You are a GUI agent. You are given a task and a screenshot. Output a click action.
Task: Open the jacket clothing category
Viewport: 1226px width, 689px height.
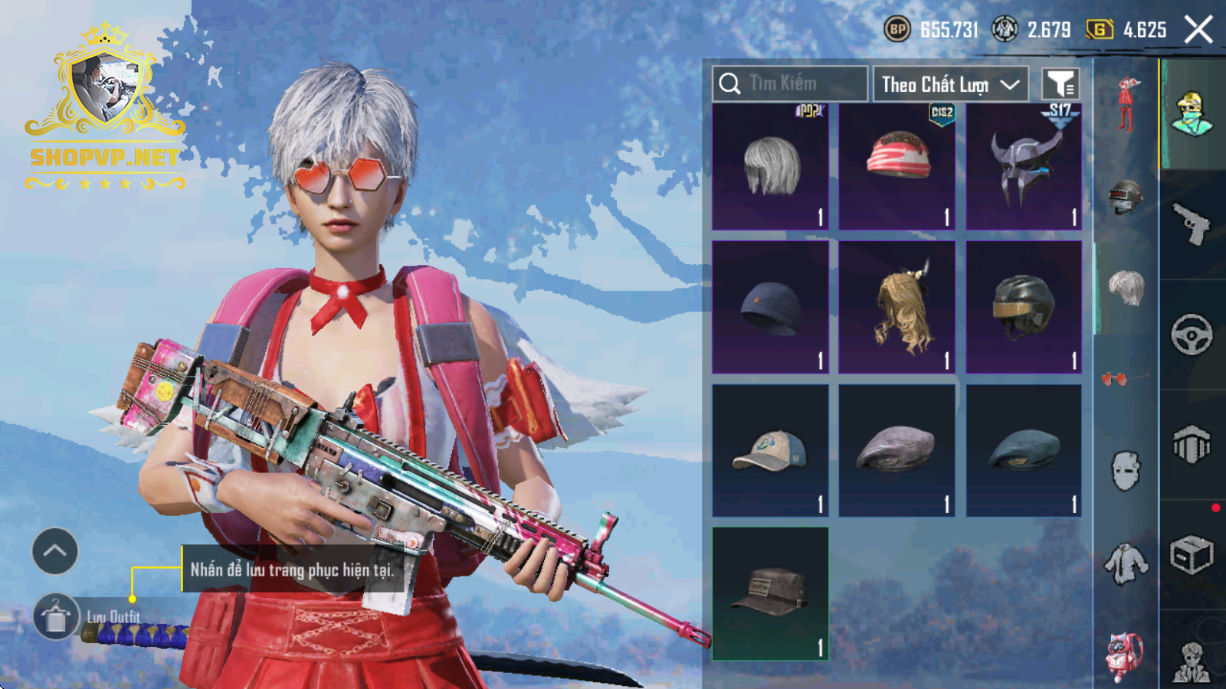pos(1125,563)
